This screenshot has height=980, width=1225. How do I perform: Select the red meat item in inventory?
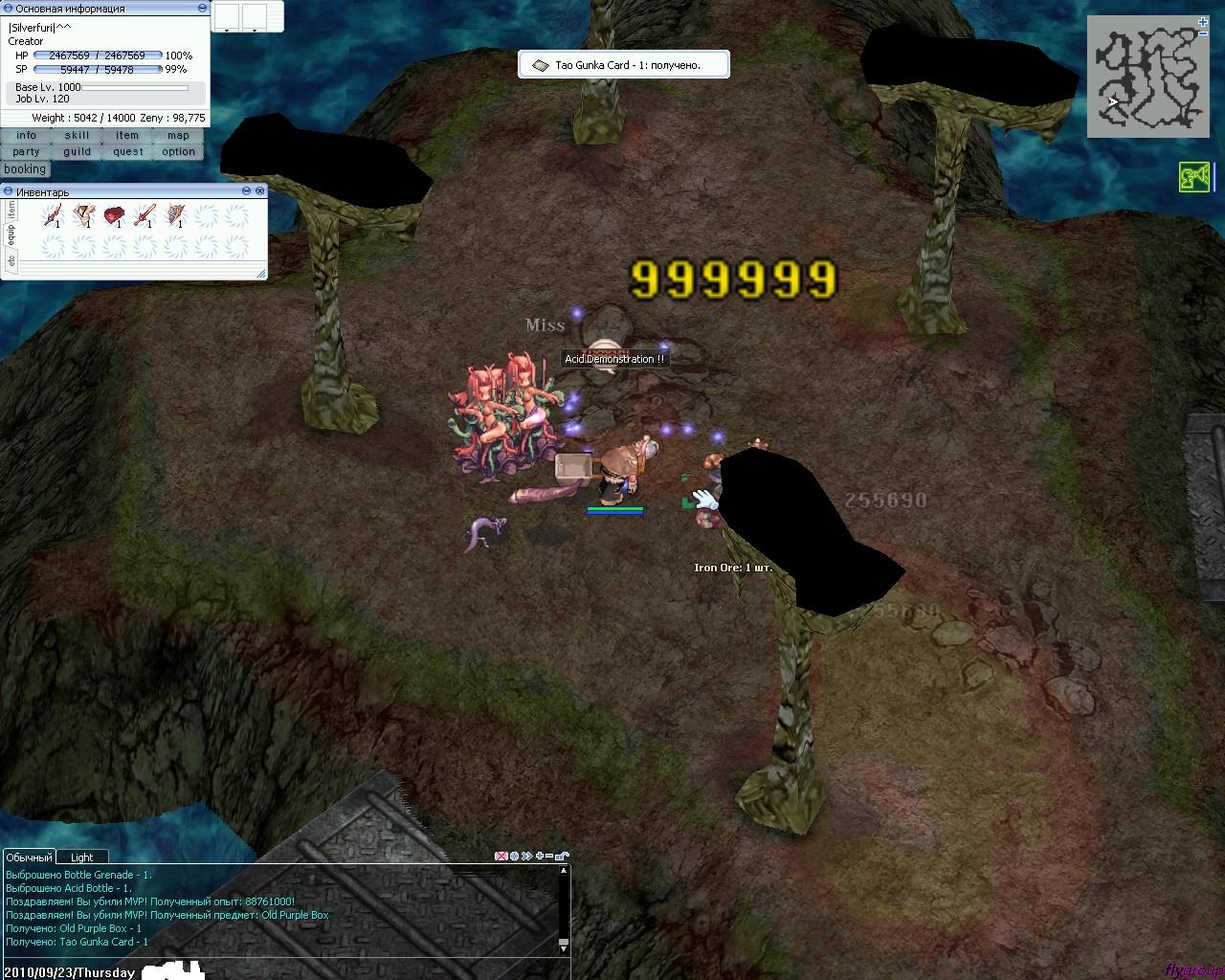(x=114, y=215)
